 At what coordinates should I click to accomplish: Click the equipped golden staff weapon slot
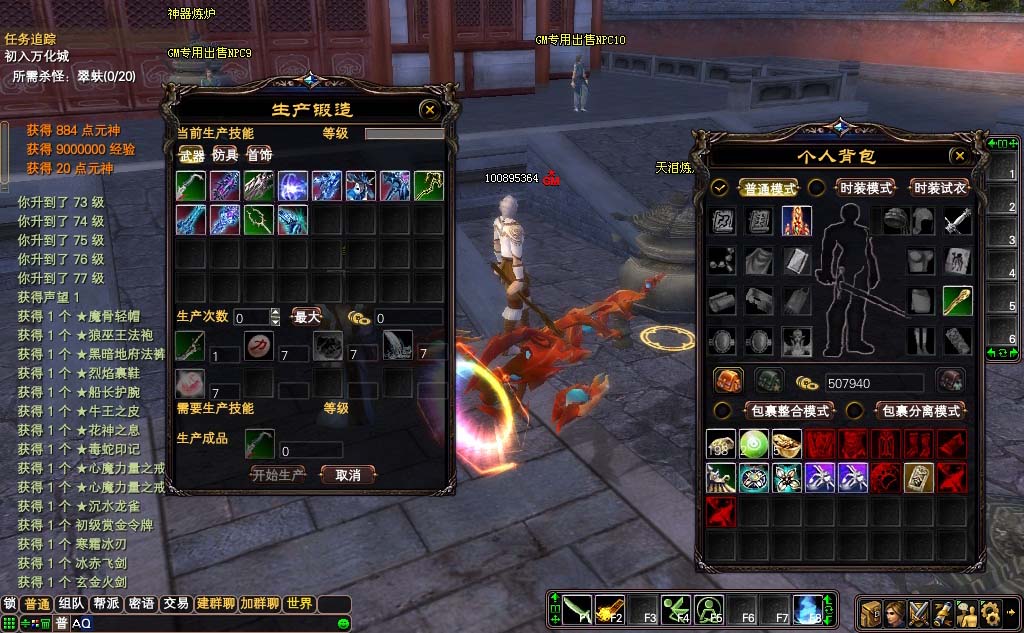[x=957, y=300]
